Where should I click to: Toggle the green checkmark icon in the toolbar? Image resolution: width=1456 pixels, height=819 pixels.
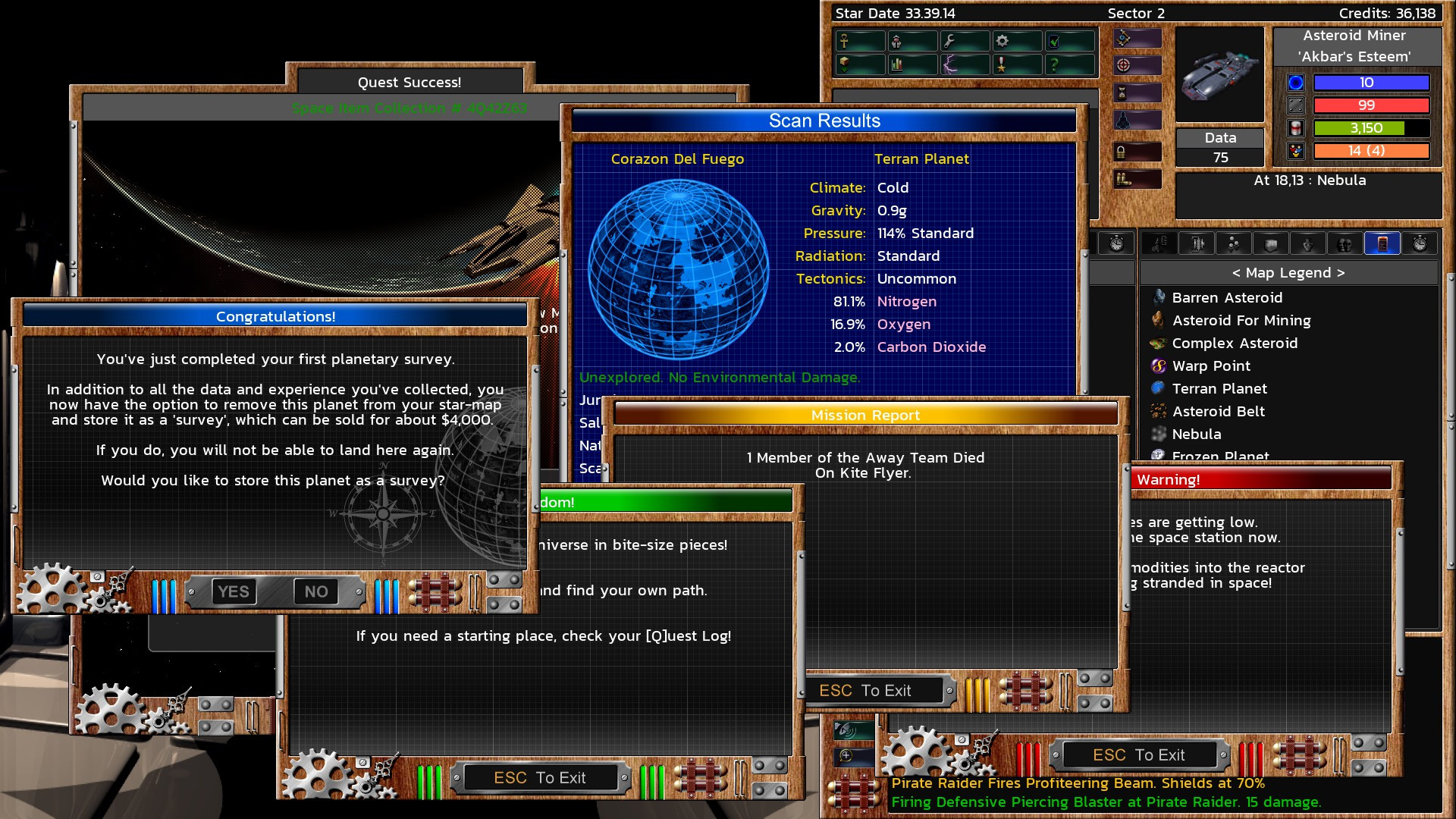point(1053,42)
